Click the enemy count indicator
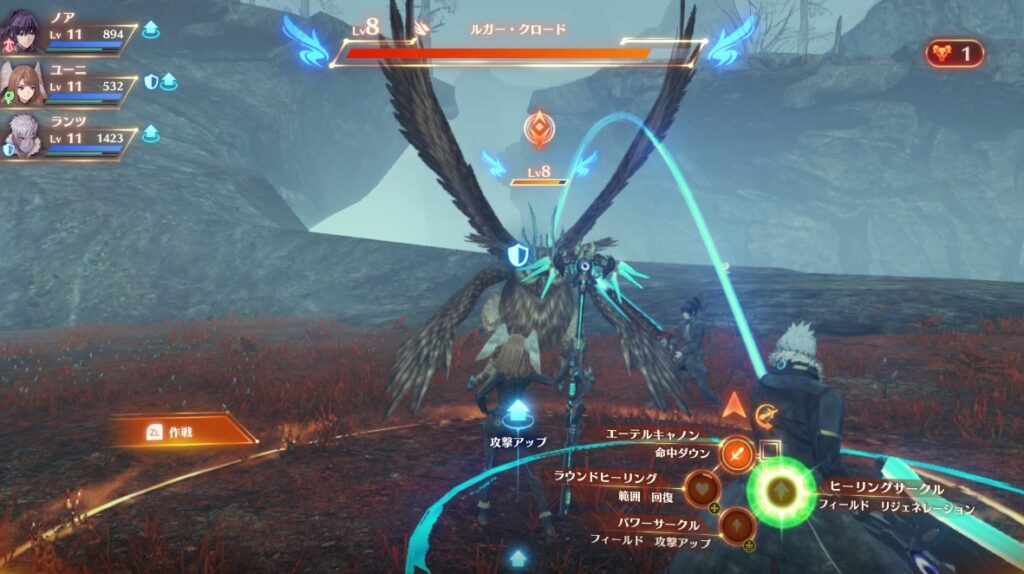 point(953,53)
